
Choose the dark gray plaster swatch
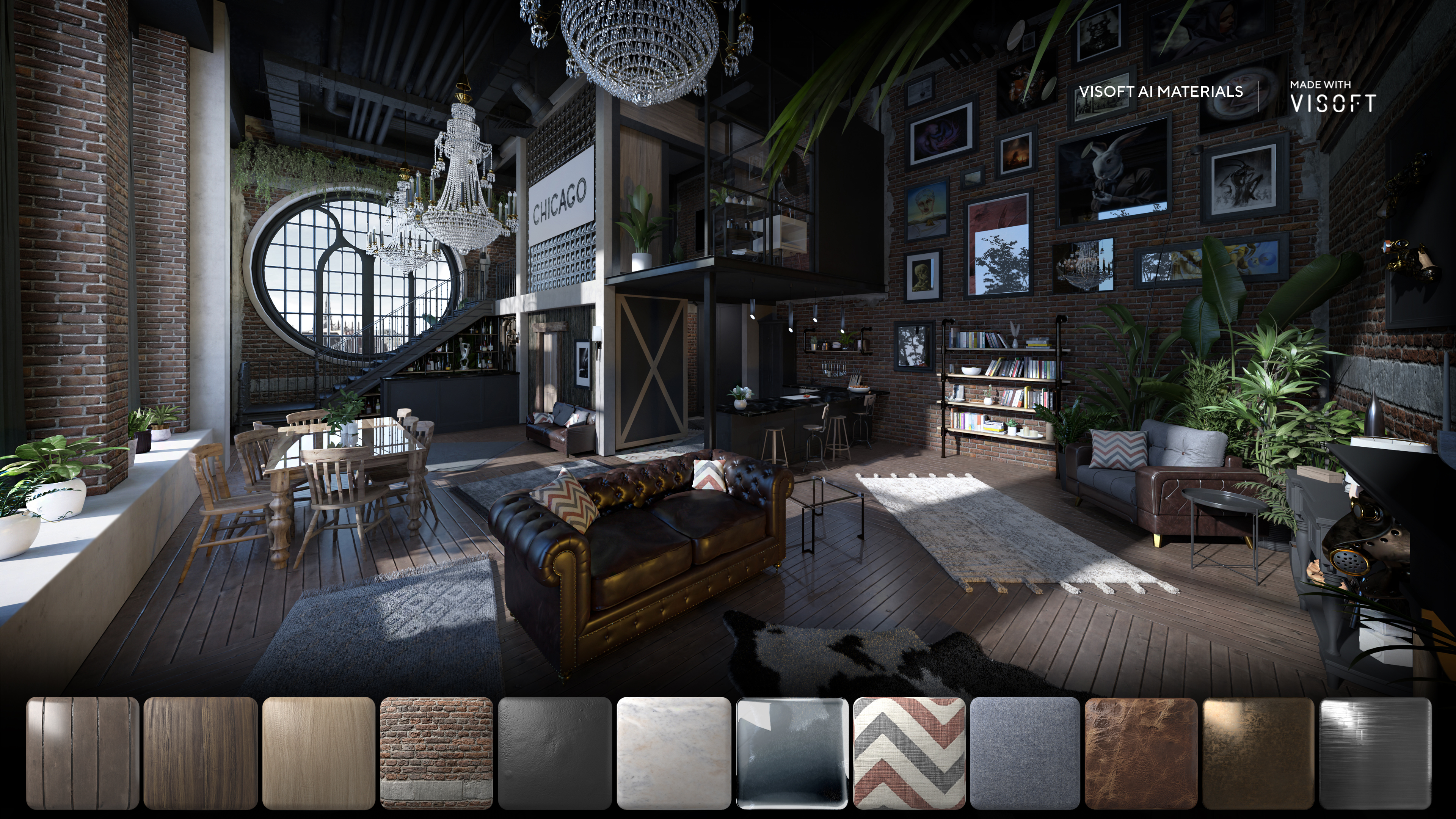click(x=554, y=753)
